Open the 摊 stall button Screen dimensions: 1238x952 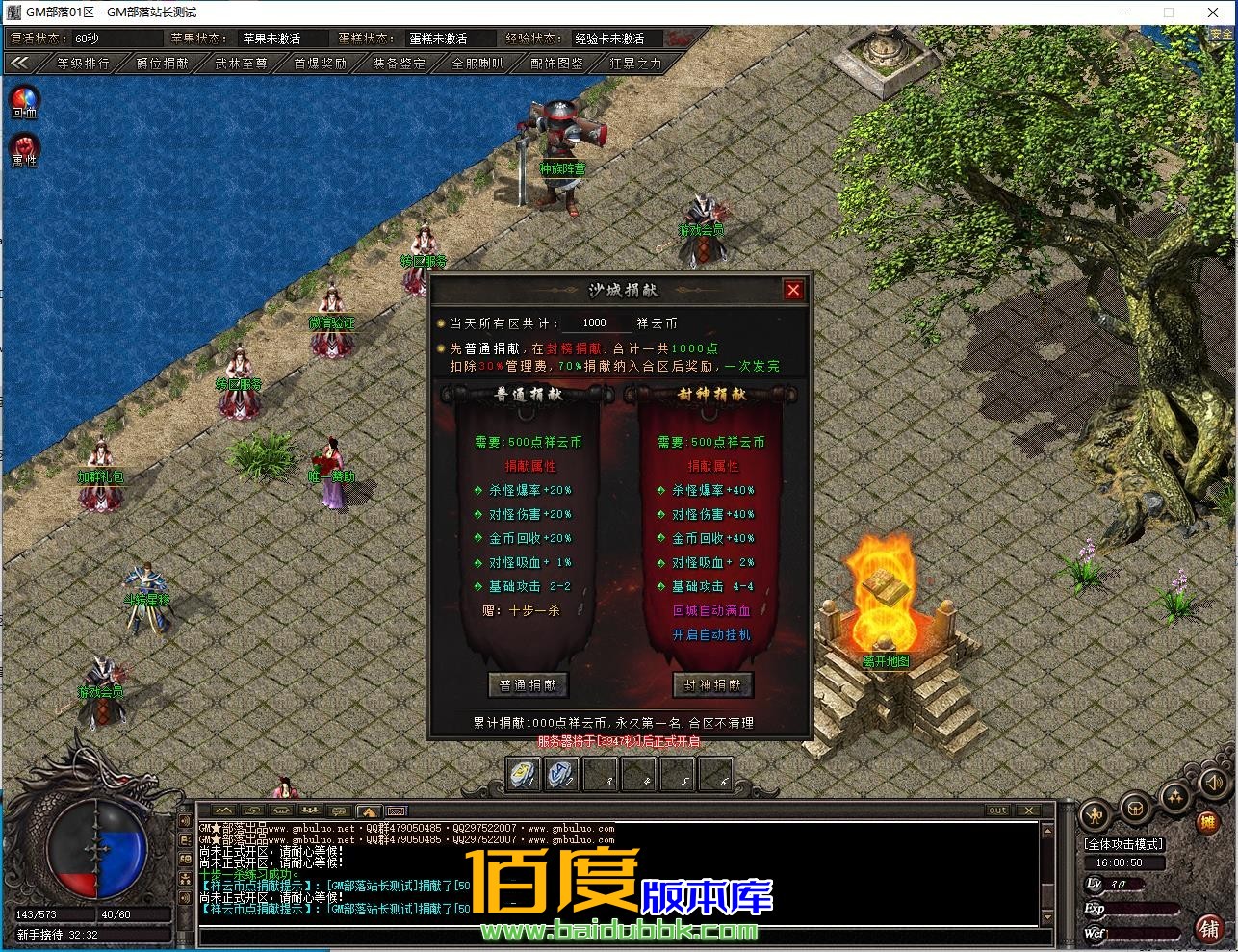click(x=1207, y=822)
